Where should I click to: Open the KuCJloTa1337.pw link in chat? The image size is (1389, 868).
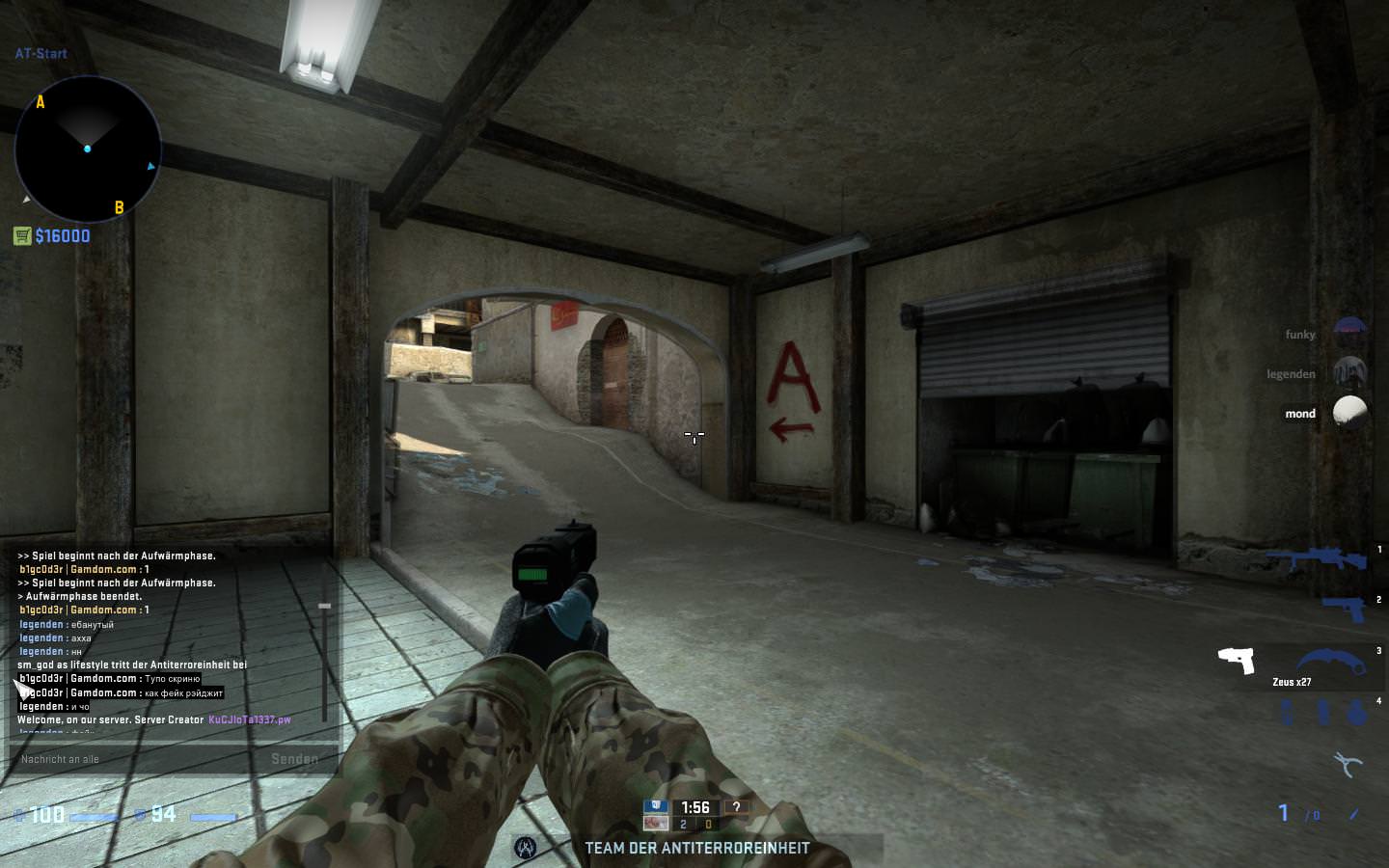[249, 719]
